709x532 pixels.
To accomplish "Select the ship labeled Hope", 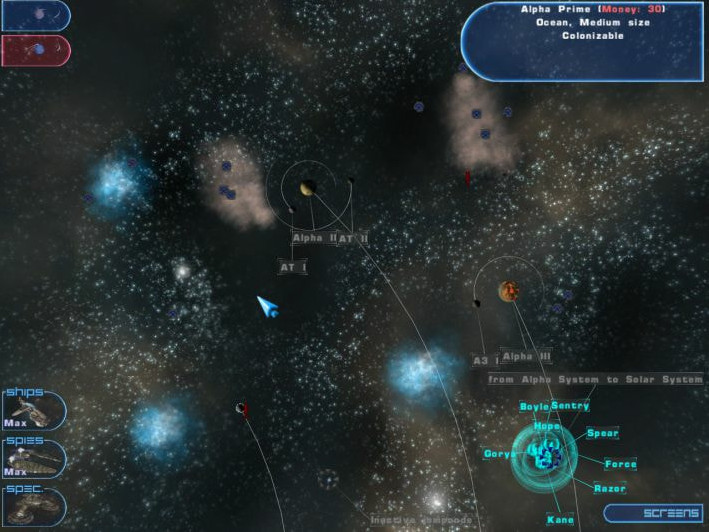I will (547, 426).
